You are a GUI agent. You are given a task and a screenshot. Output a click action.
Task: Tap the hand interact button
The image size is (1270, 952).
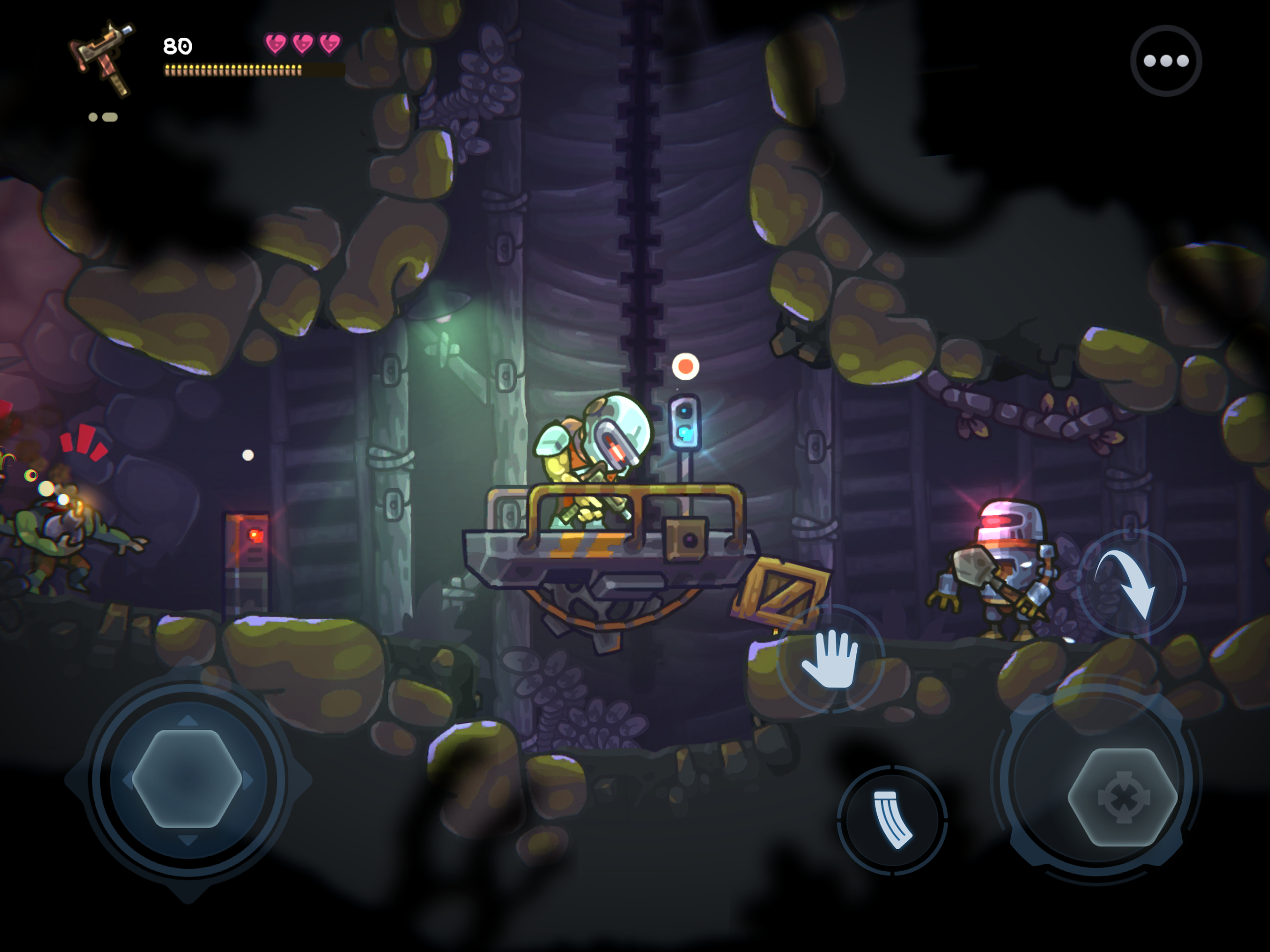tap(831, 659)
